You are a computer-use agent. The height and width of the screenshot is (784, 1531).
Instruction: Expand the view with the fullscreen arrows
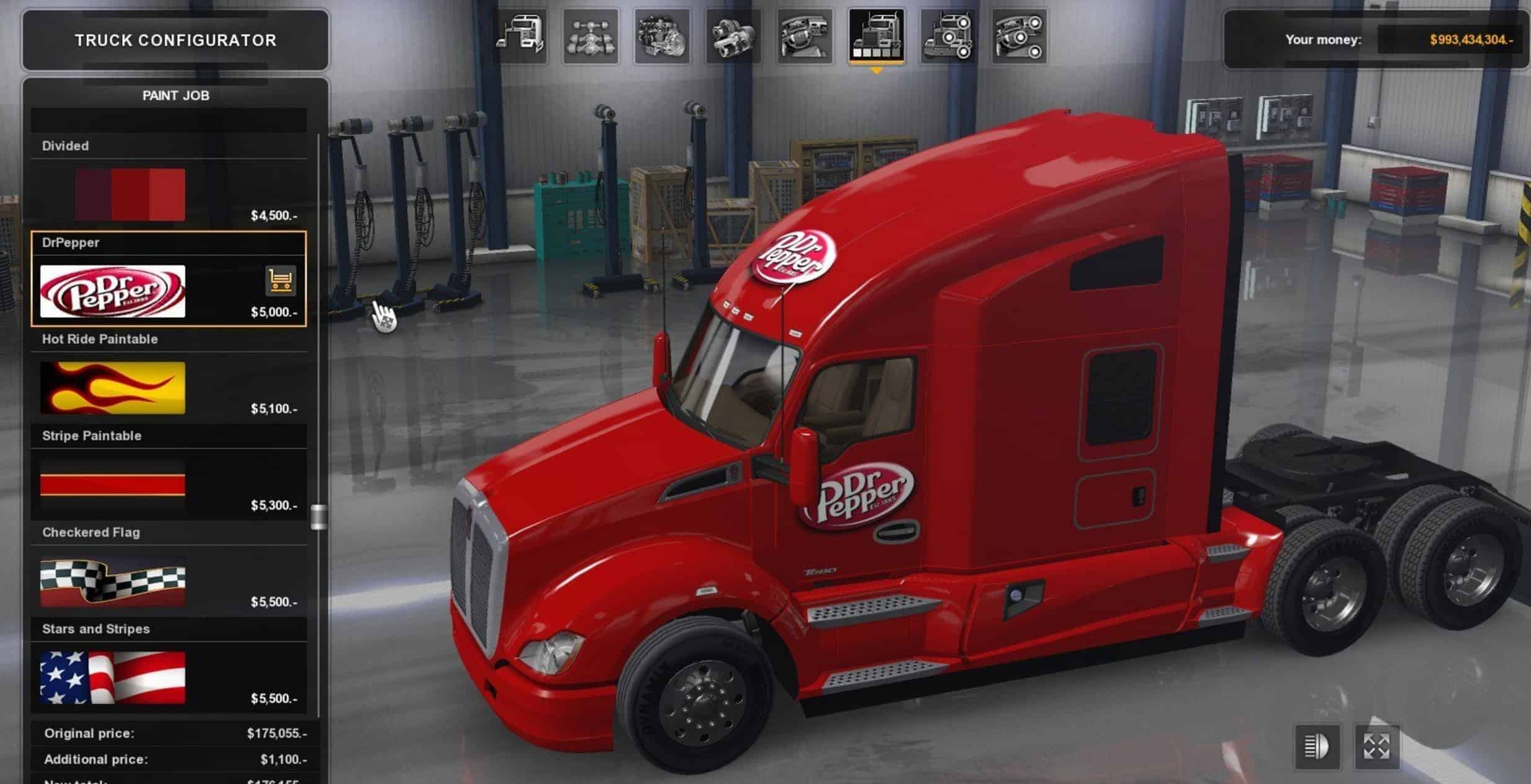(x=1377, y=746)
